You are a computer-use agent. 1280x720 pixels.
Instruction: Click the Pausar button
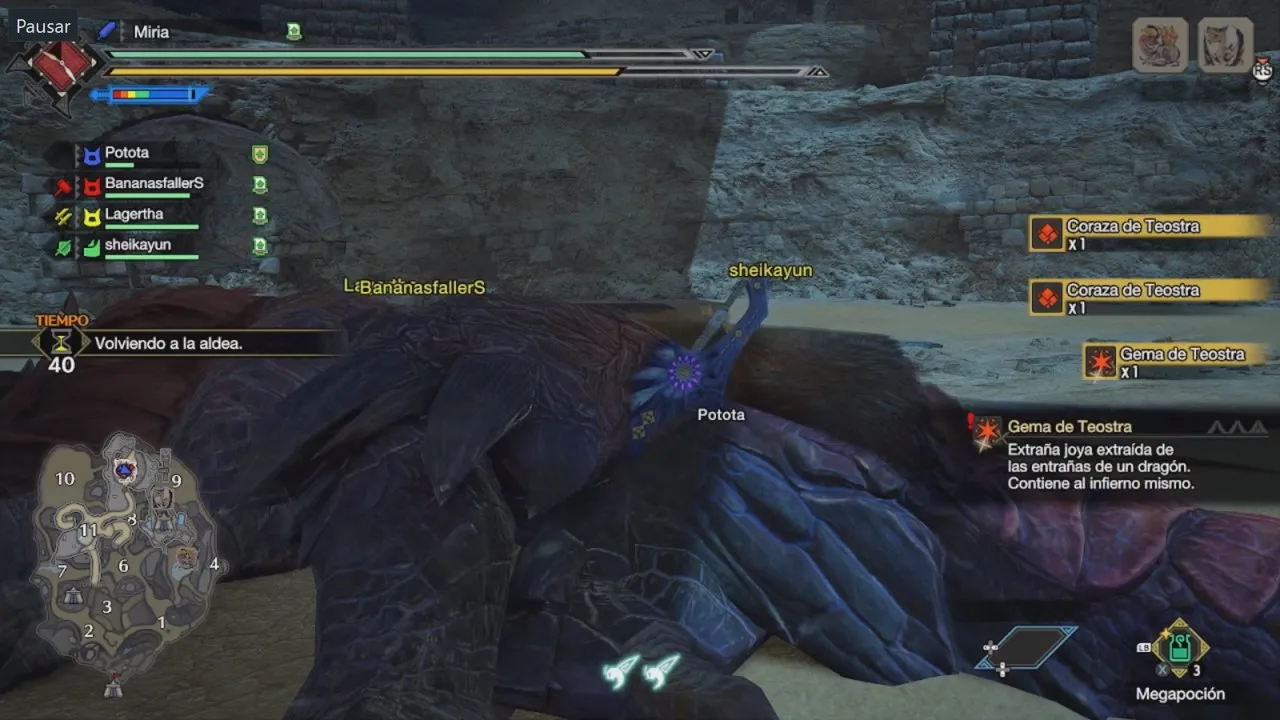(x=43, y=25)
